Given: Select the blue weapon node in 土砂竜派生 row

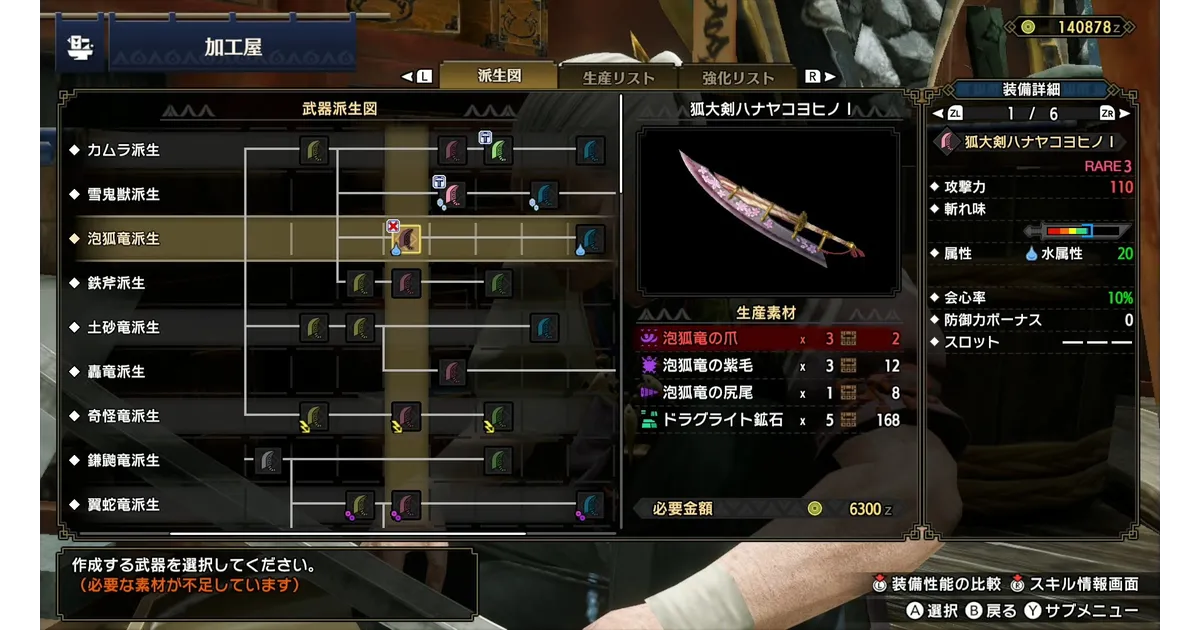Looking at the screenshot, I should (x=544, y=327).
